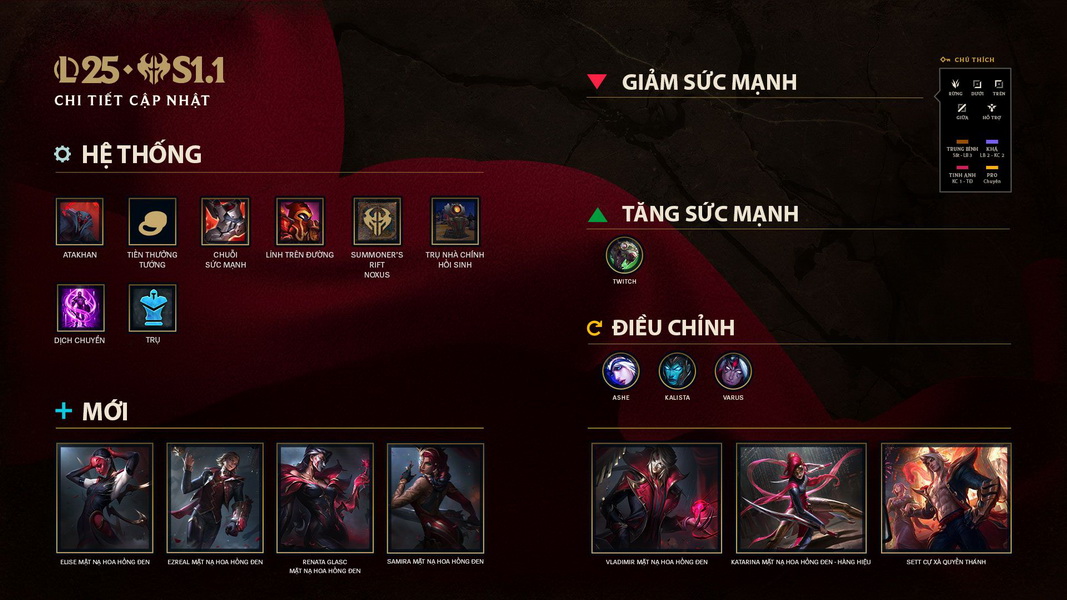This screenshot has width=1067, height=600.
Task: Choose the Ashe champion portrait
Action: pos(621,372)
